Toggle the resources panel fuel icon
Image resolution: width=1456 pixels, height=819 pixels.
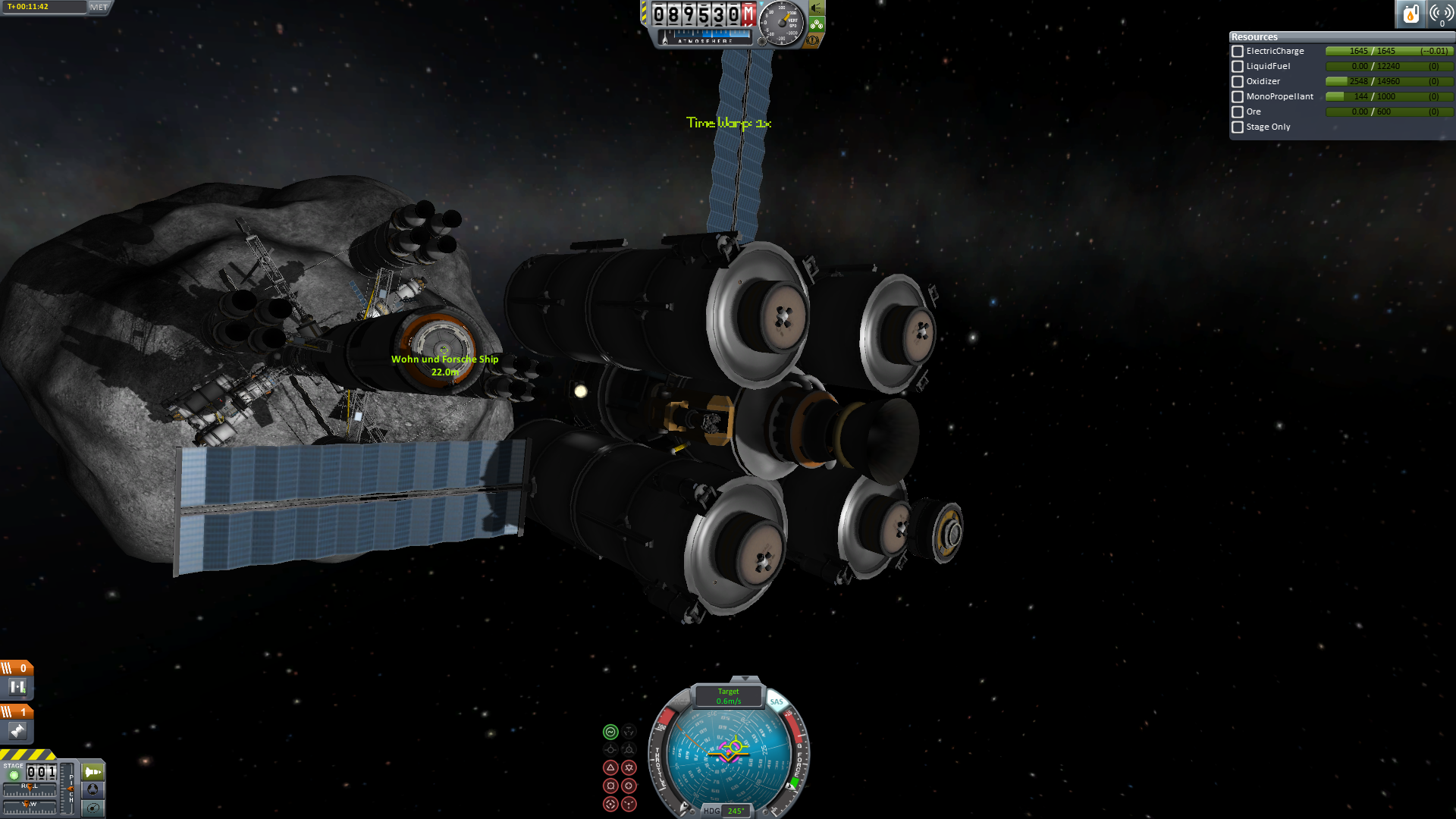1410,14
